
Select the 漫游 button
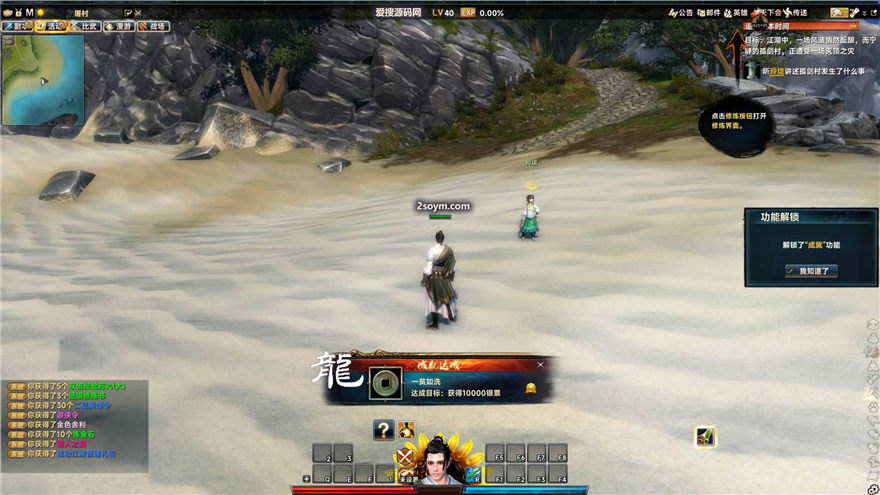click(120, 27)
